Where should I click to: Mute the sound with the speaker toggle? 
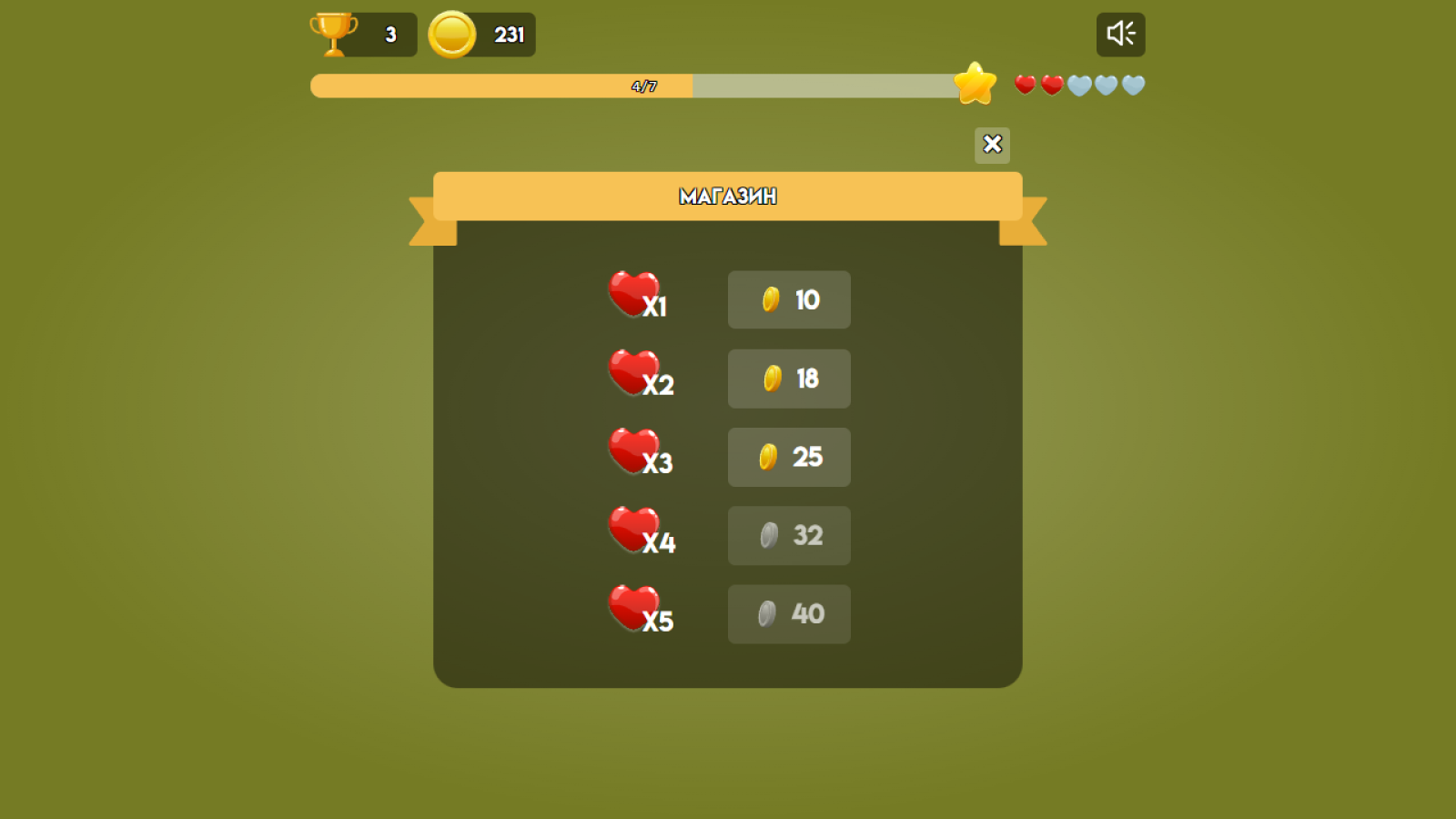pyautogui.click(x=1120, y=33)
